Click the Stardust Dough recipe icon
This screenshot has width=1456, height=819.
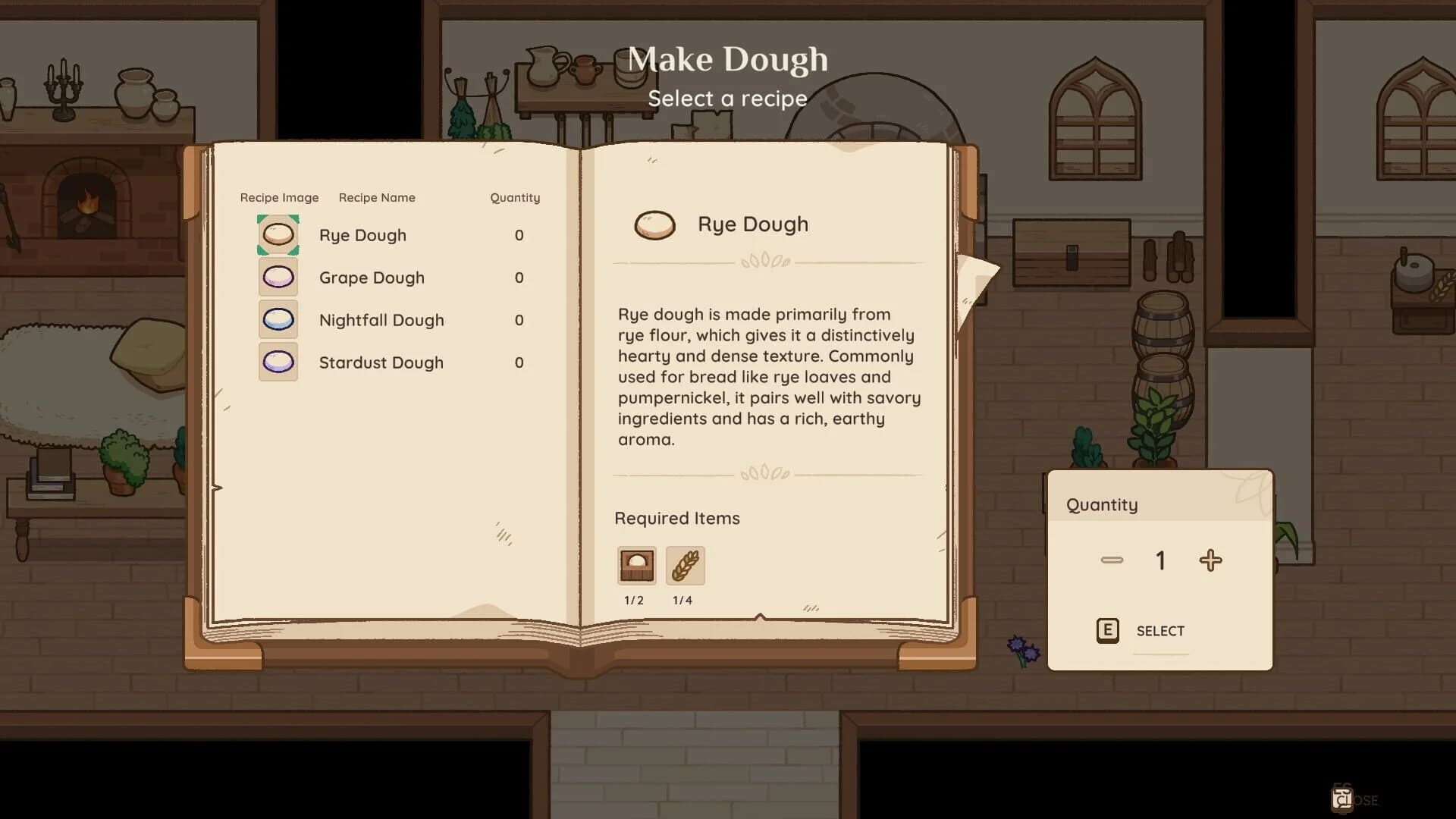pos(278,362)
